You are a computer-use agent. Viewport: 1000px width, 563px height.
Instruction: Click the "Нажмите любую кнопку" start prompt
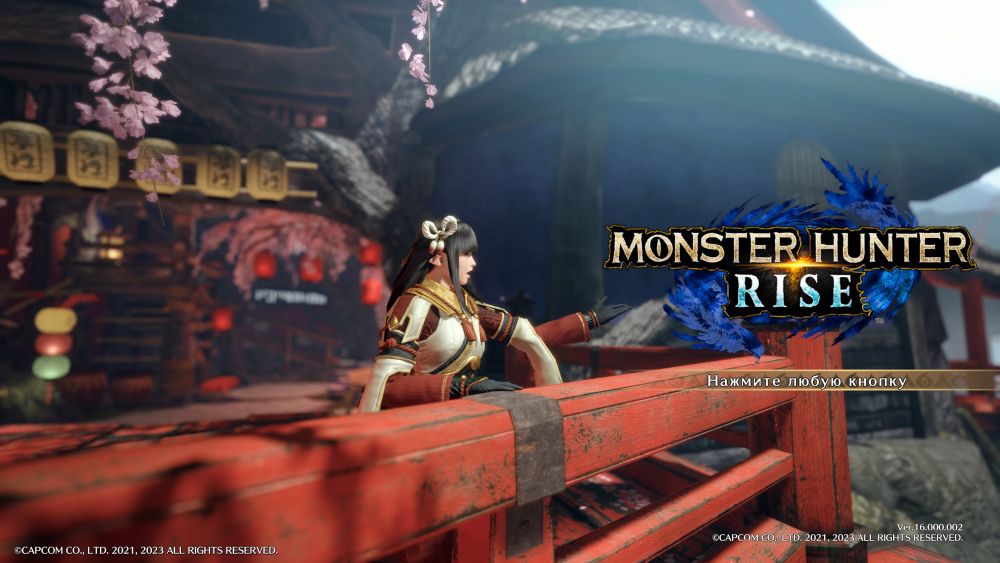(806, 381)
